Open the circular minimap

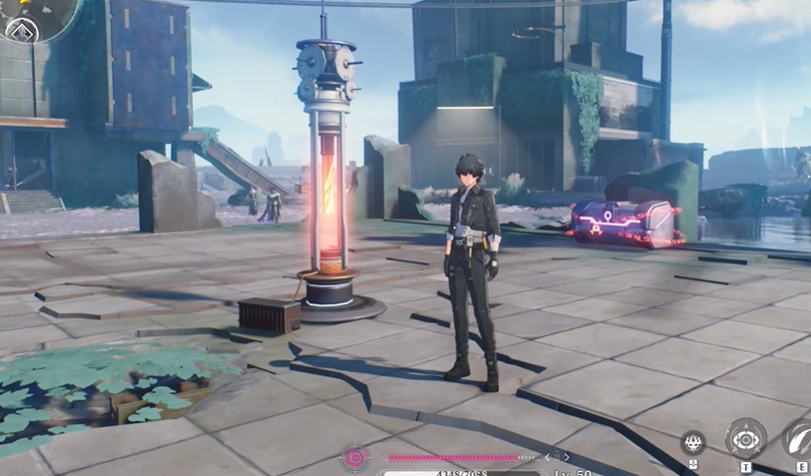[40, 12]
